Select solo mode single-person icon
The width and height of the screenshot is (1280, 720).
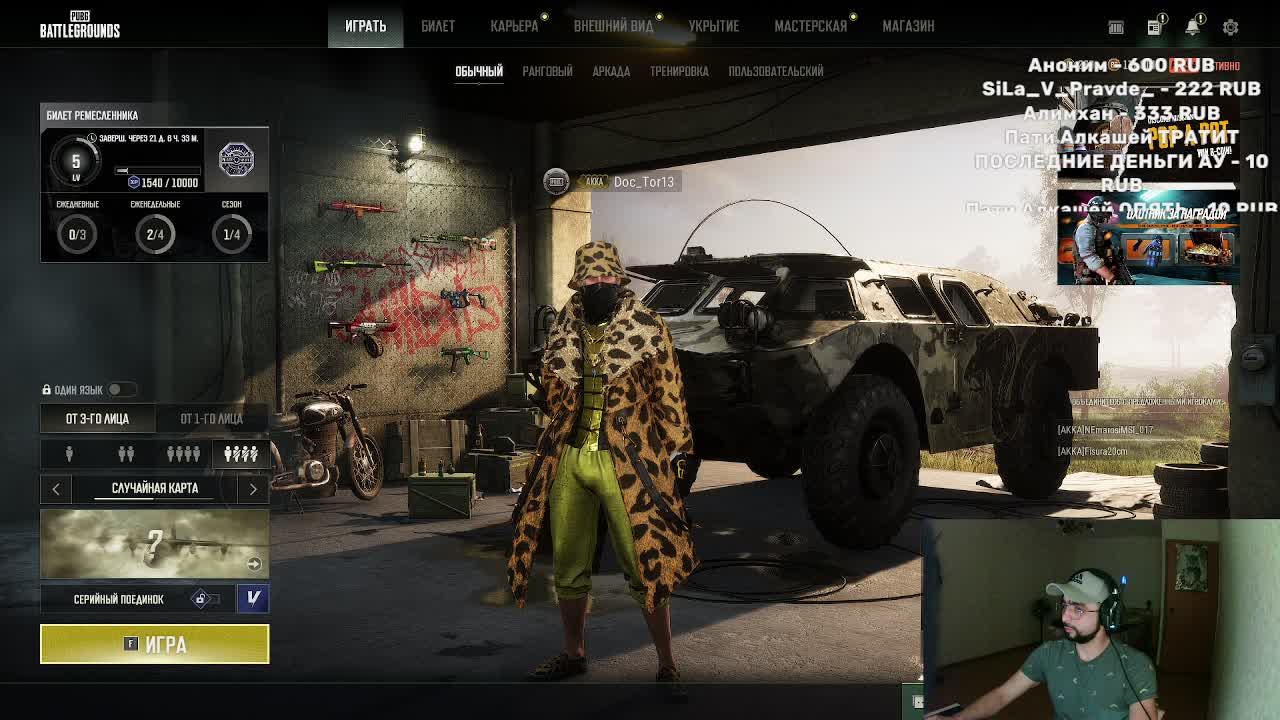[x=69, y=454]
